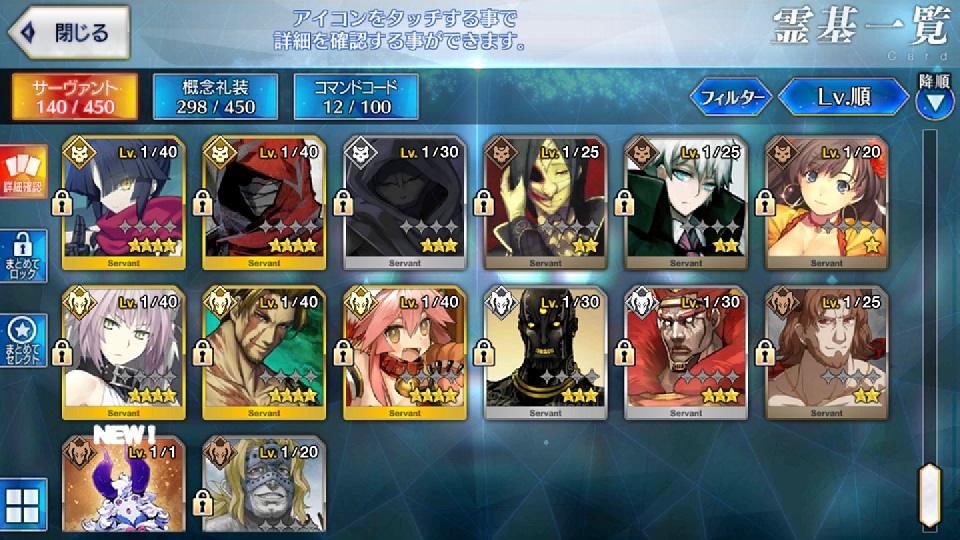This screenshot has height=540, width=960.
Task: Toggle the 降順 descending arrow
Action: click(x=935, y=100)
